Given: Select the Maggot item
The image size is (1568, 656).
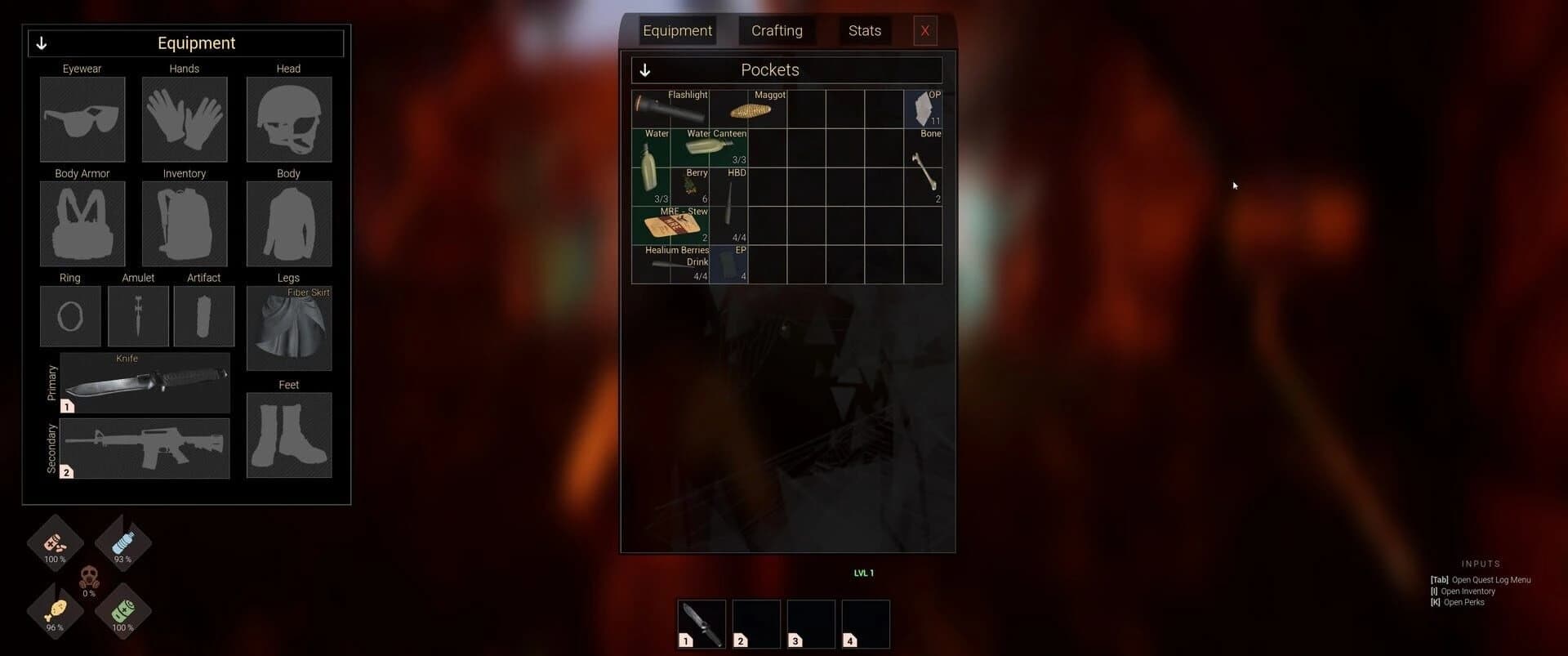Looking at the screenshot, I should coord(749,109).
